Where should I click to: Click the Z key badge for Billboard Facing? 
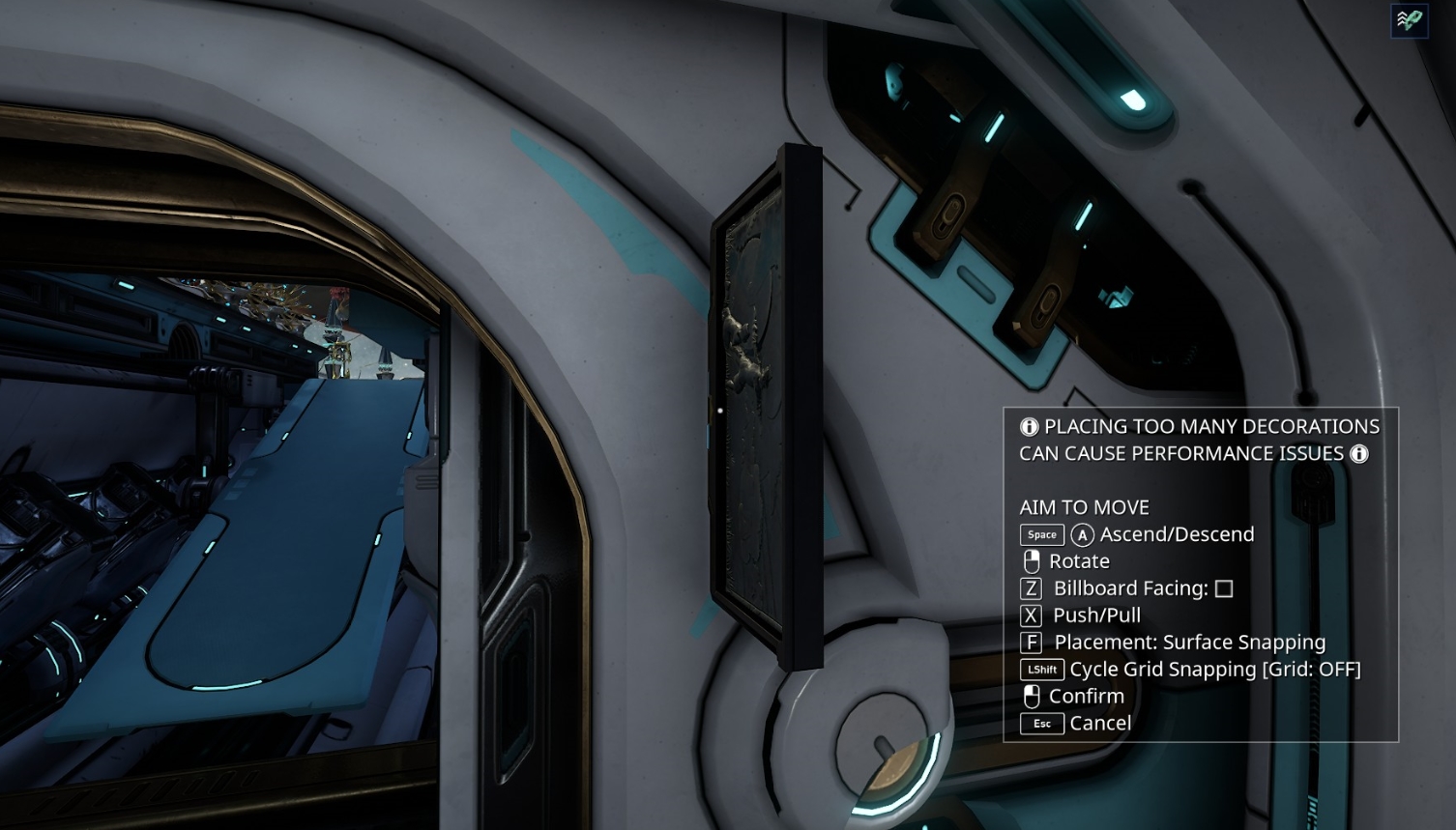1031,587
